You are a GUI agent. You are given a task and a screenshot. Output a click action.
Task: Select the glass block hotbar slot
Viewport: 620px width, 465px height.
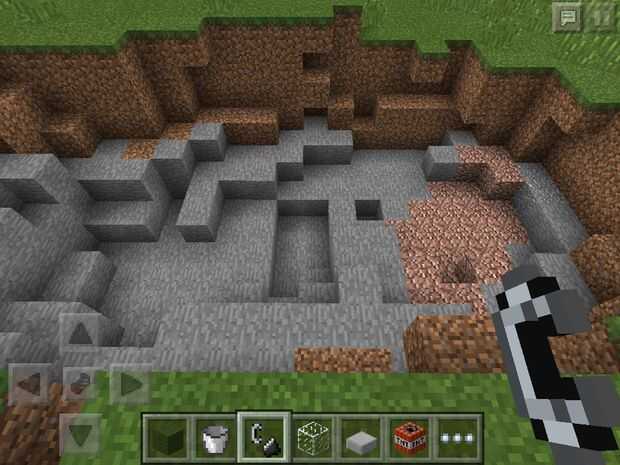(x=312, y=436)
